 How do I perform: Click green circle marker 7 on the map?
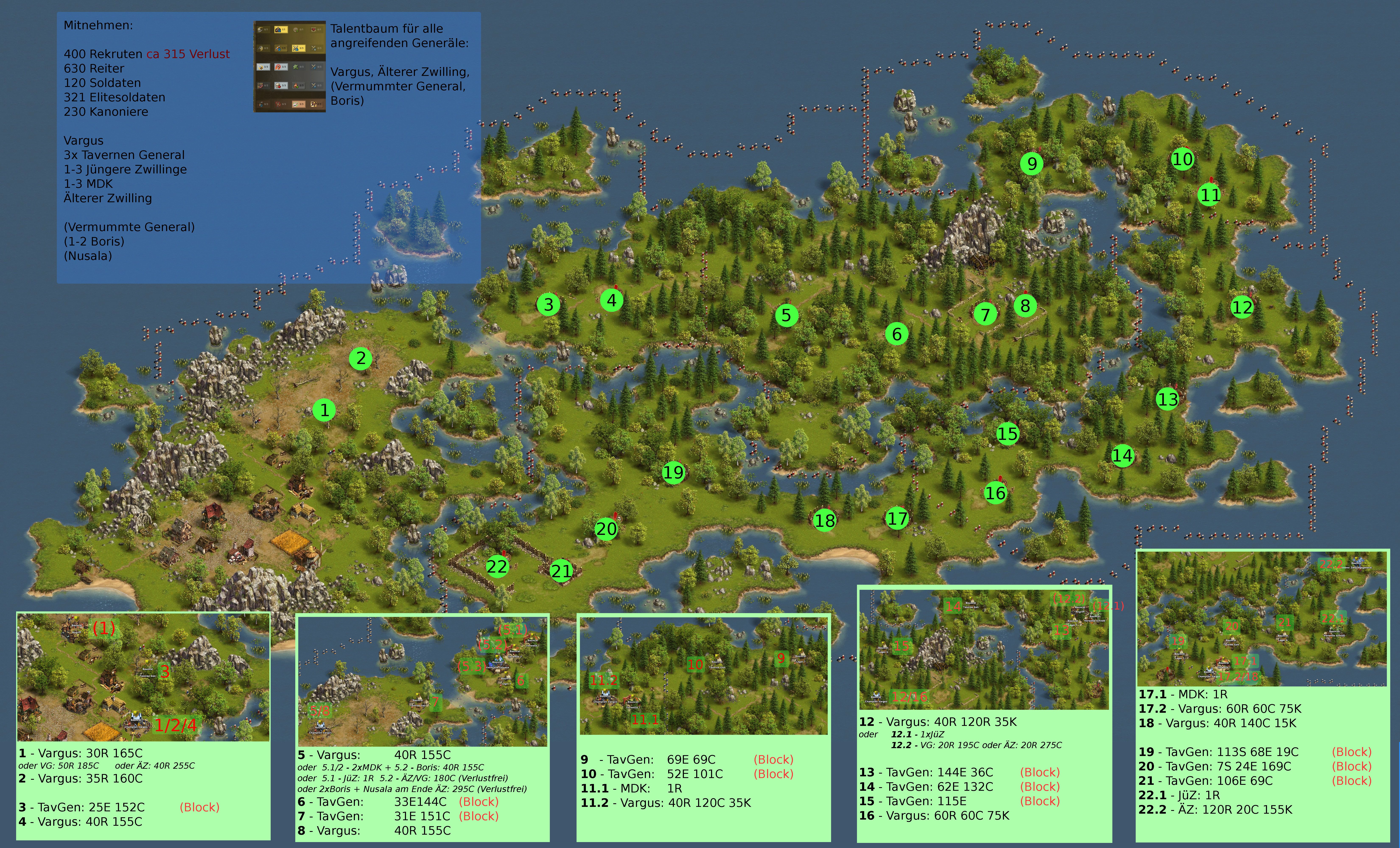click(985, 314)
